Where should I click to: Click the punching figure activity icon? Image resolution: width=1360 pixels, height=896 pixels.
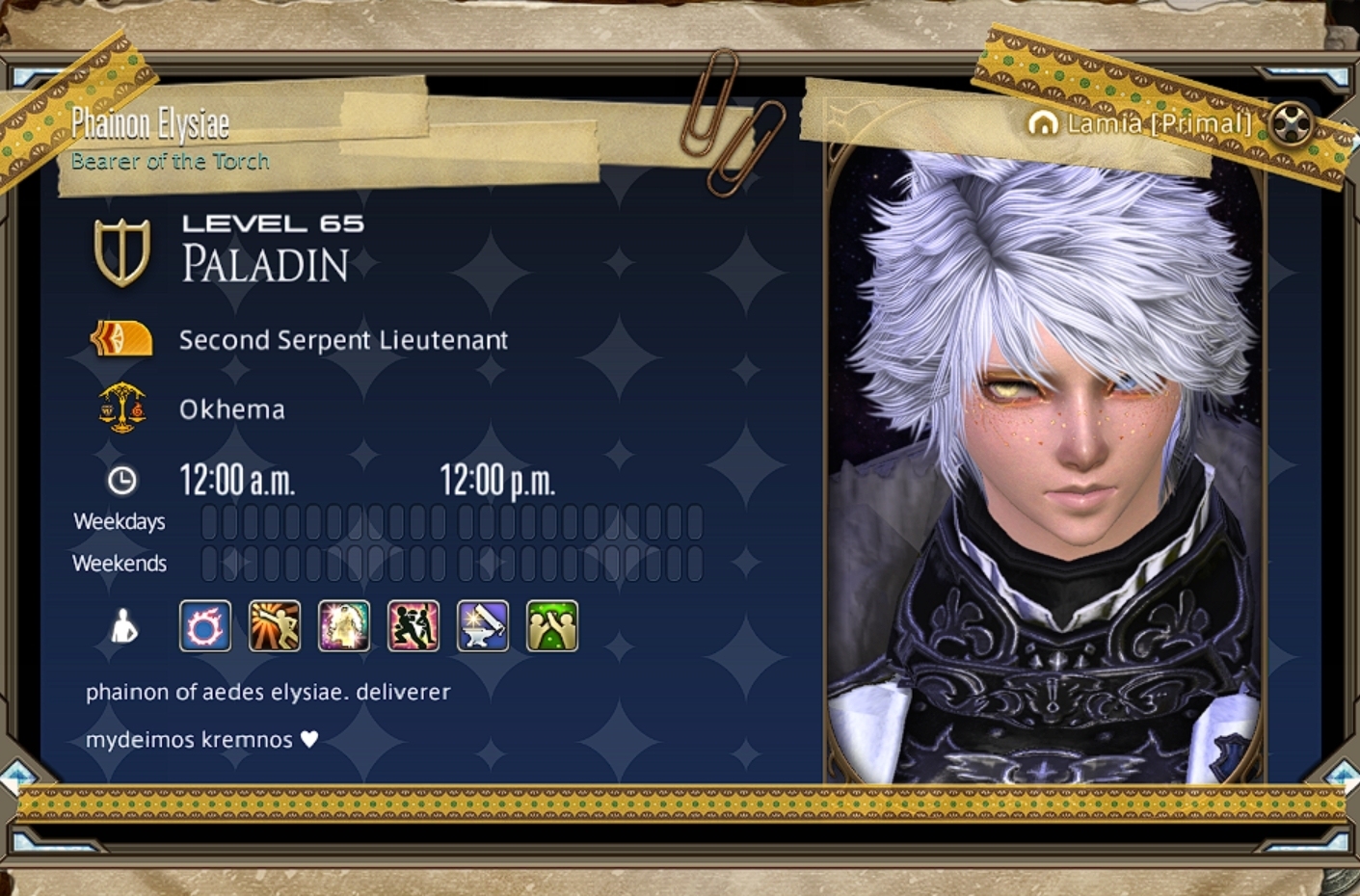275,626
